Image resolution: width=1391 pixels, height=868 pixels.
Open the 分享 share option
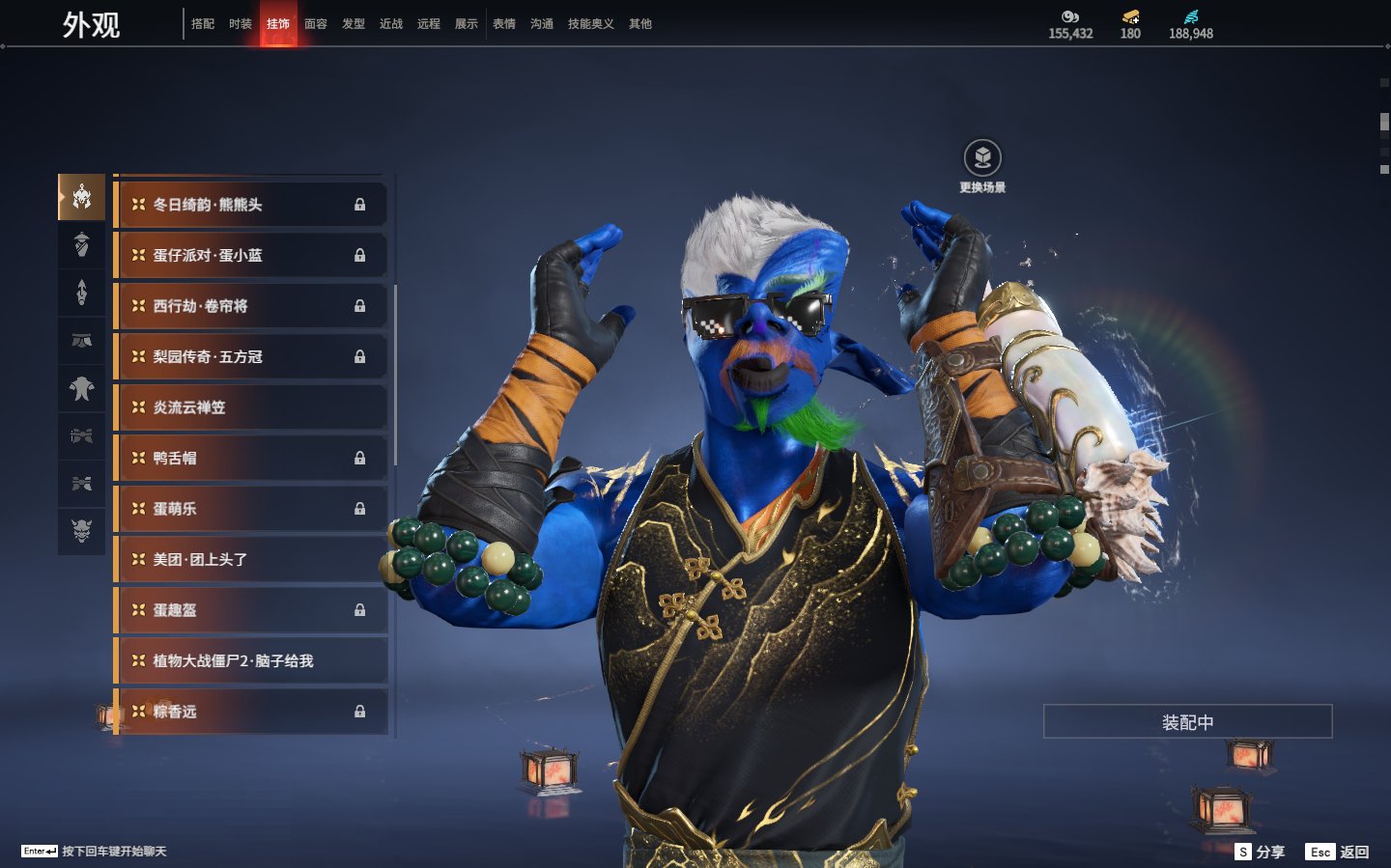tap(1261, 852)
